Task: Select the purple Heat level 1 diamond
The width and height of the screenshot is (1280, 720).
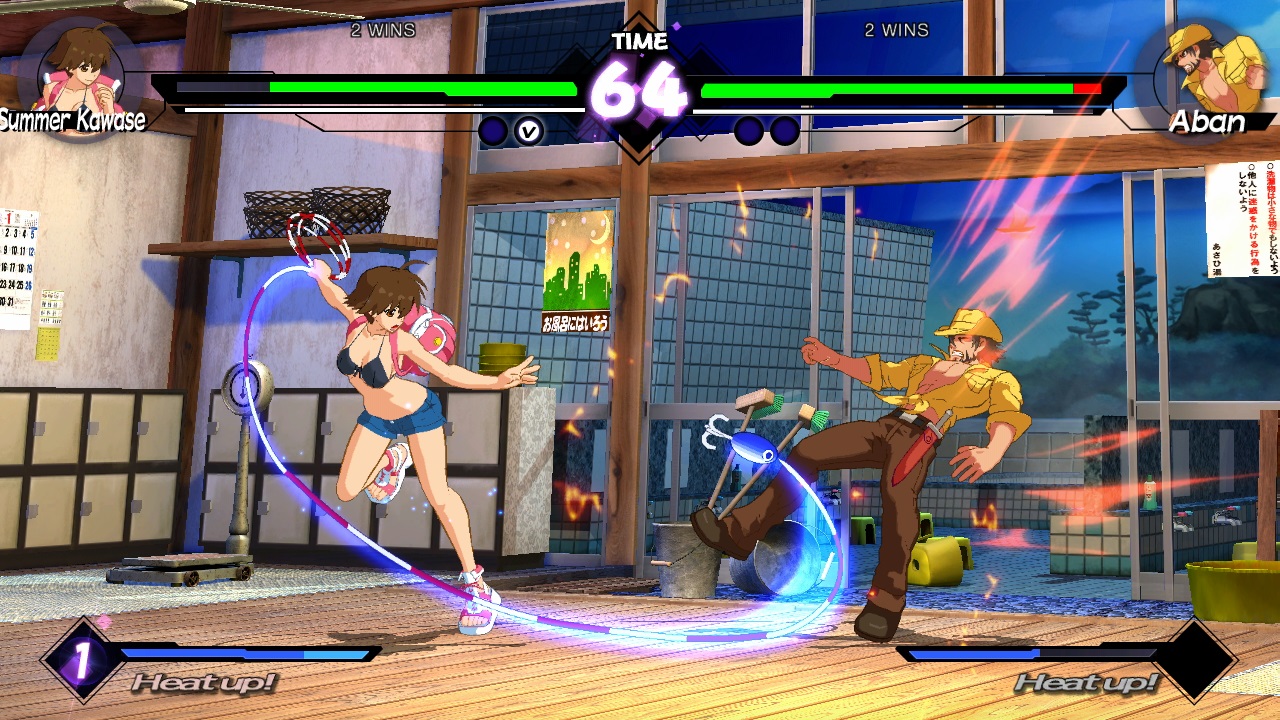Action: tap(82, 659)
